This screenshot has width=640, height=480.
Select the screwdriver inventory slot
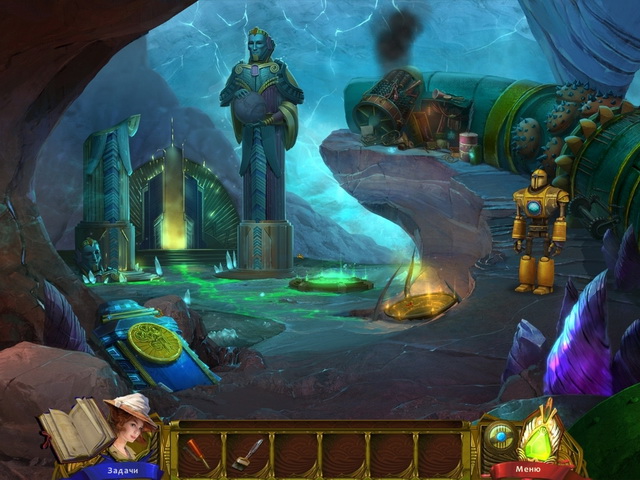pos(199,452)
